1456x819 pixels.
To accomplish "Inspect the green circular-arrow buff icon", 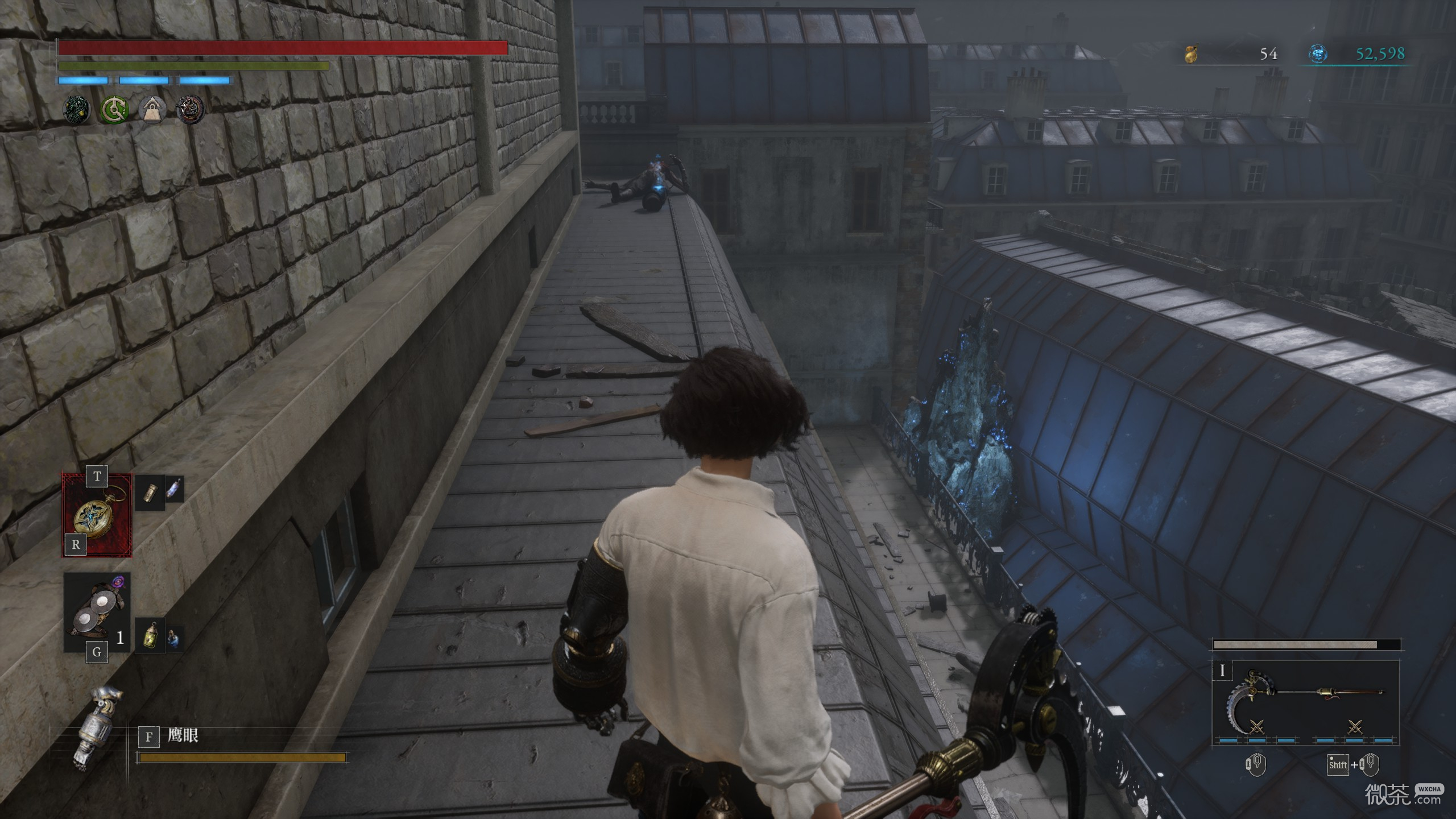I will click(114, 109).
